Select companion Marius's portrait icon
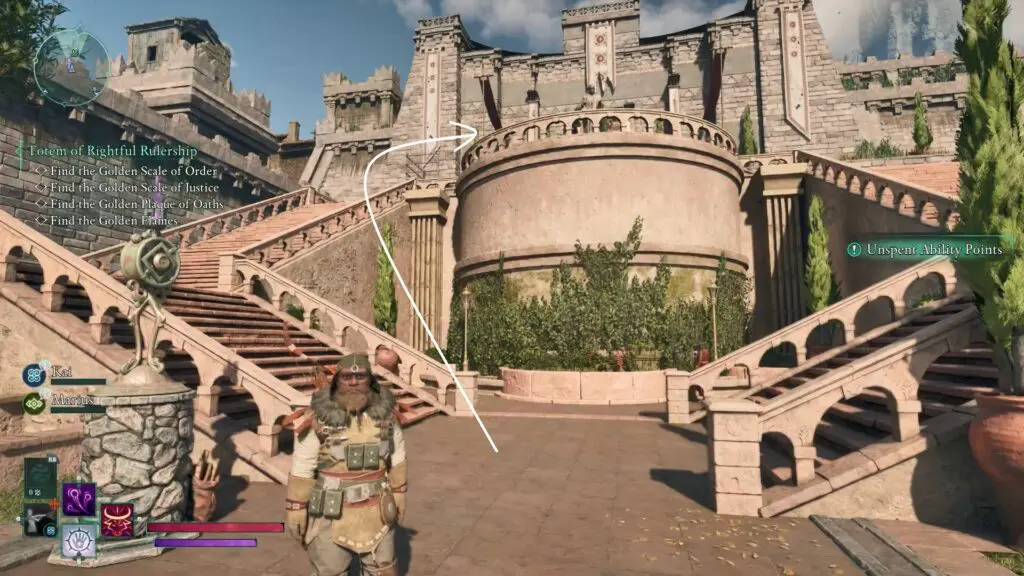 pos(33,403)
